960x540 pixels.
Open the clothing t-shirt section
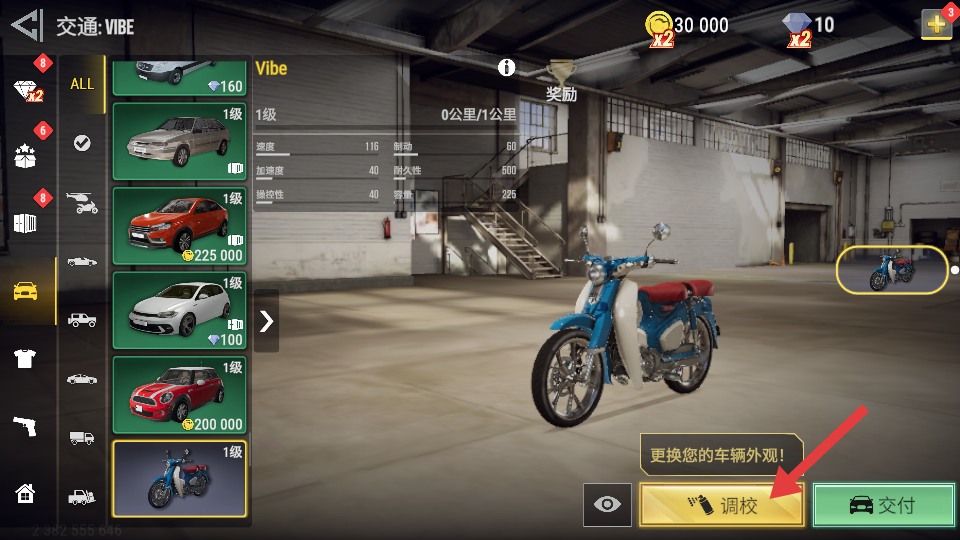point(26,359)
